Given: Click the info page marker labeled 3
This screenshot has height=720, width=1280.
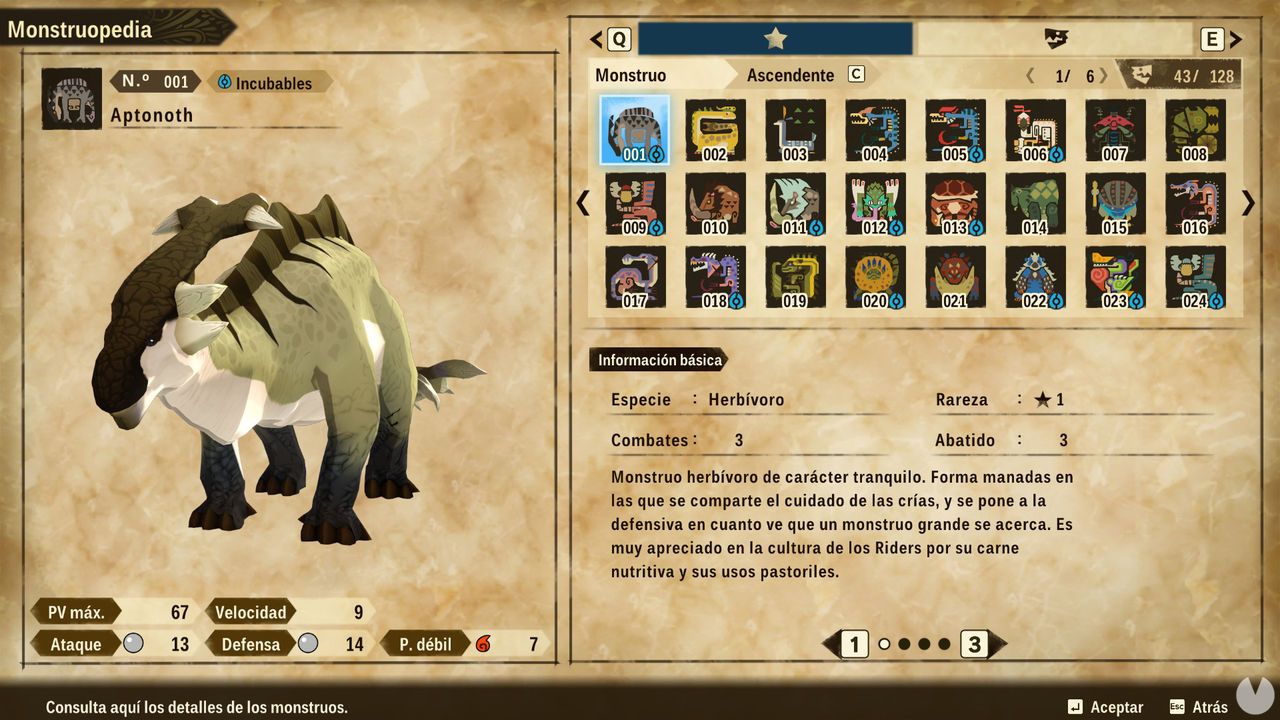Looking at the screenshot, I should [x=974, y=645].
